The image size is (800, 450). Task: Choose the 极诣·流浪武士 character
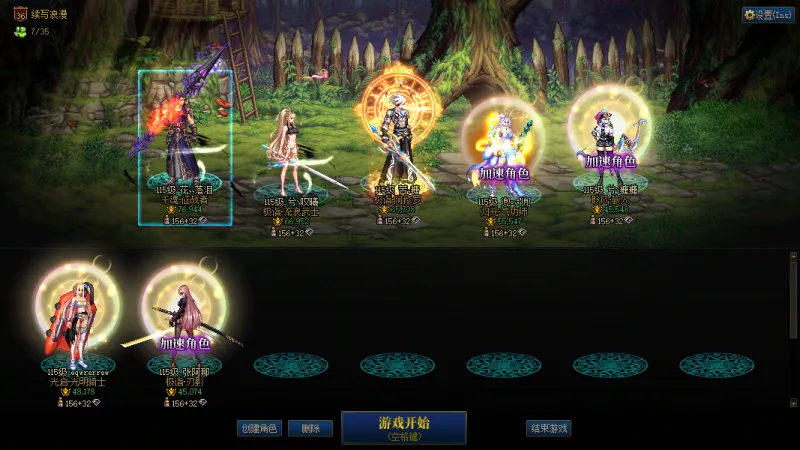(291, 150)
